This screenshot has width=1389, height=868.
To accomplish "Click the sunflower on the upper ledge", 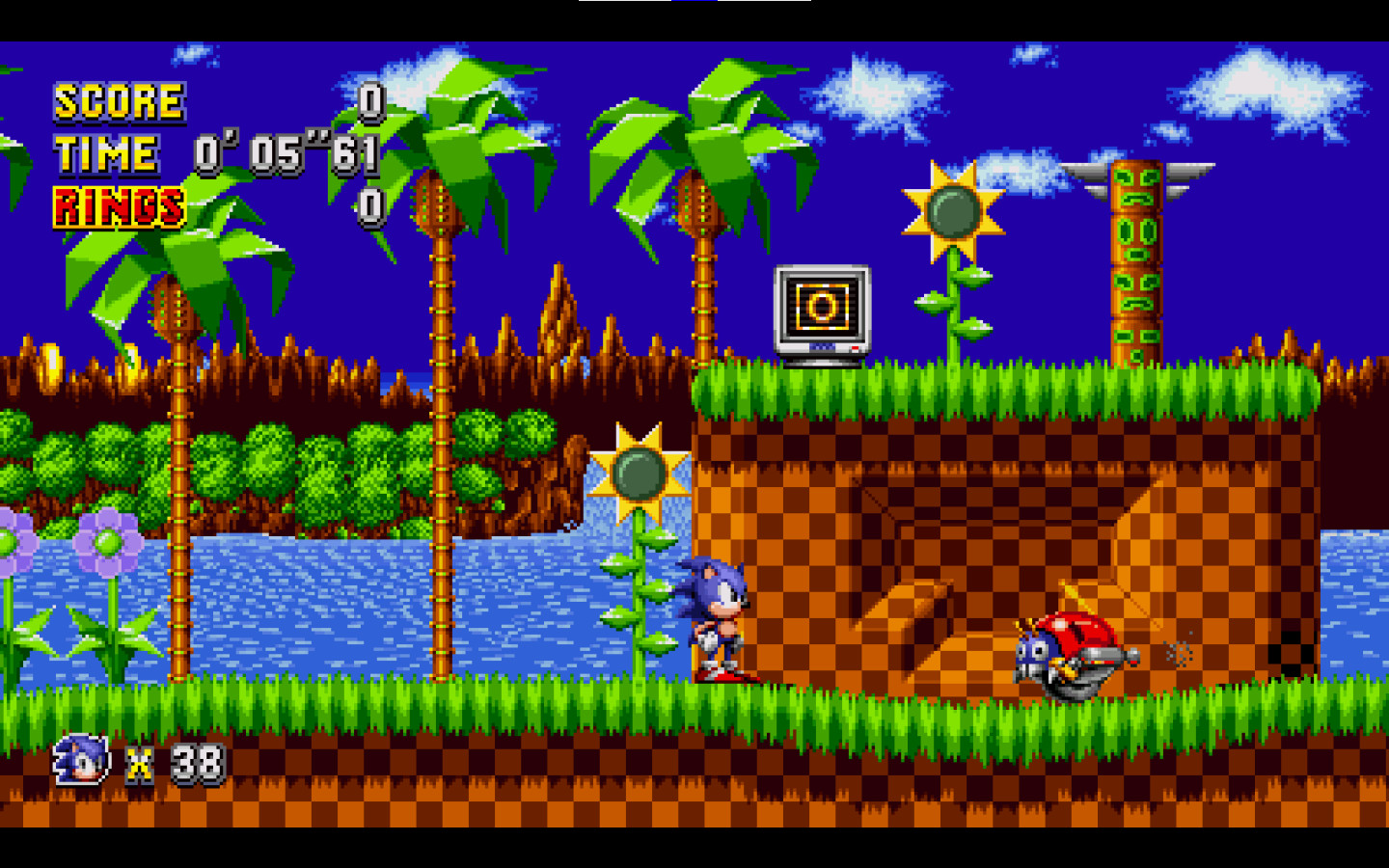I will pos(955,207).
